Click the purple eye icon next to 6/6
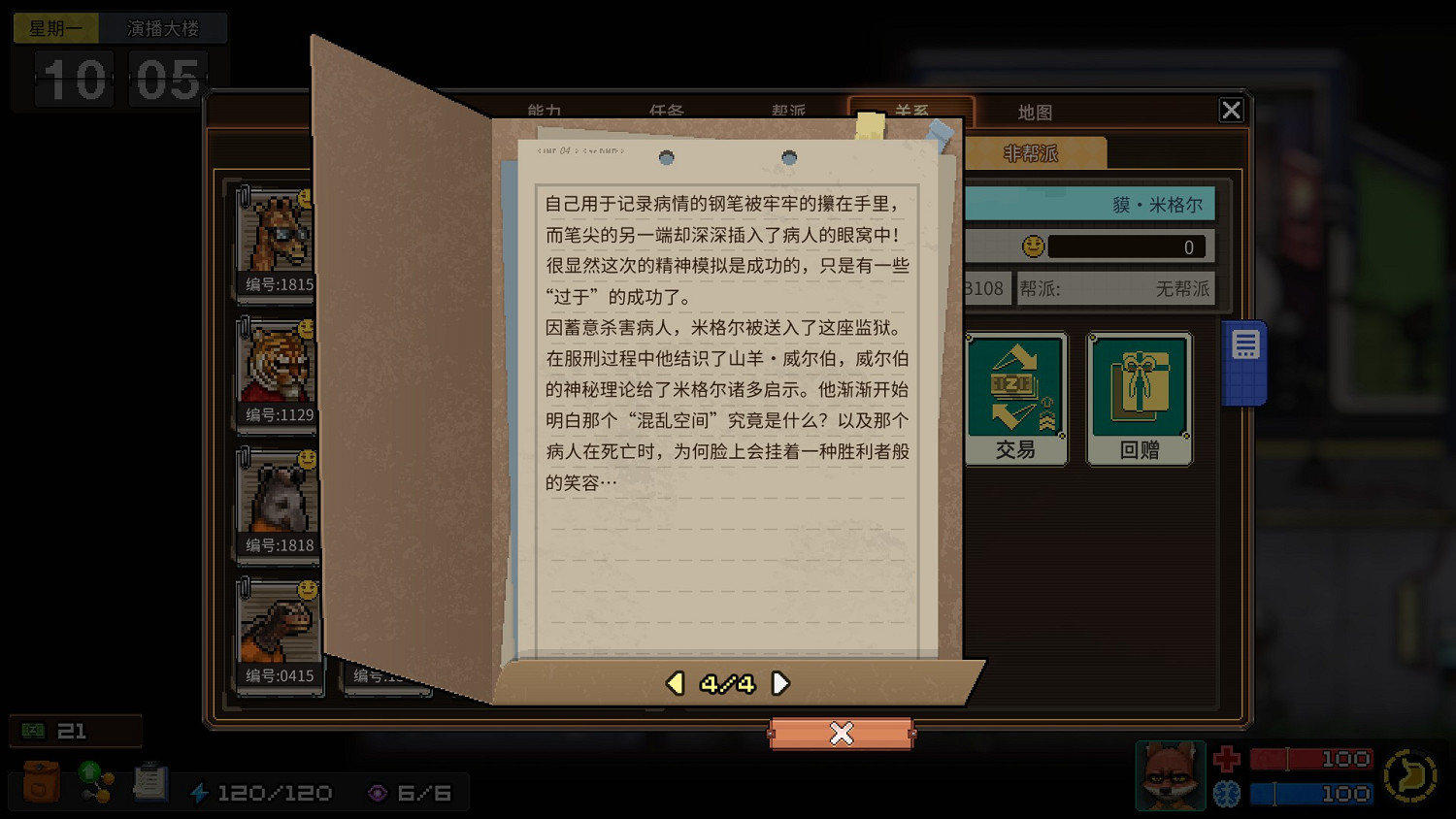This screenshot has width=1456, height=819. (x=379, y=792)
